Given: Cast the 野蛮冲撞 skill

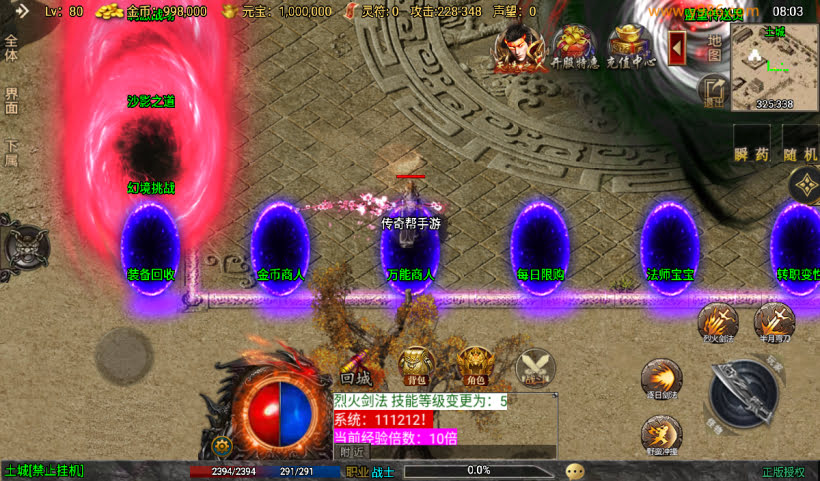Looking at the screenshot, I should pos(661,435).
